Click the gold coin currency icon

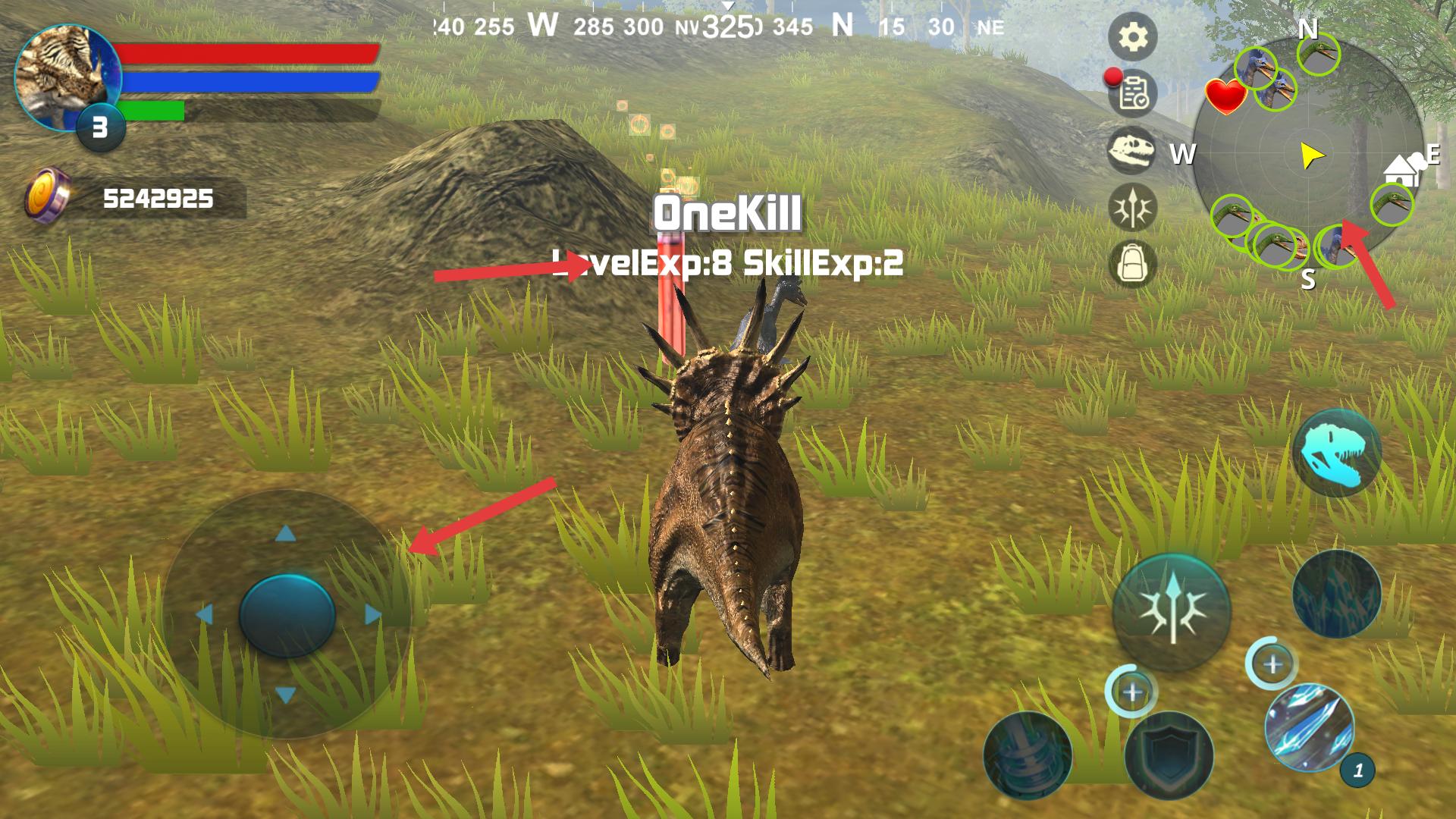(47, 196)
